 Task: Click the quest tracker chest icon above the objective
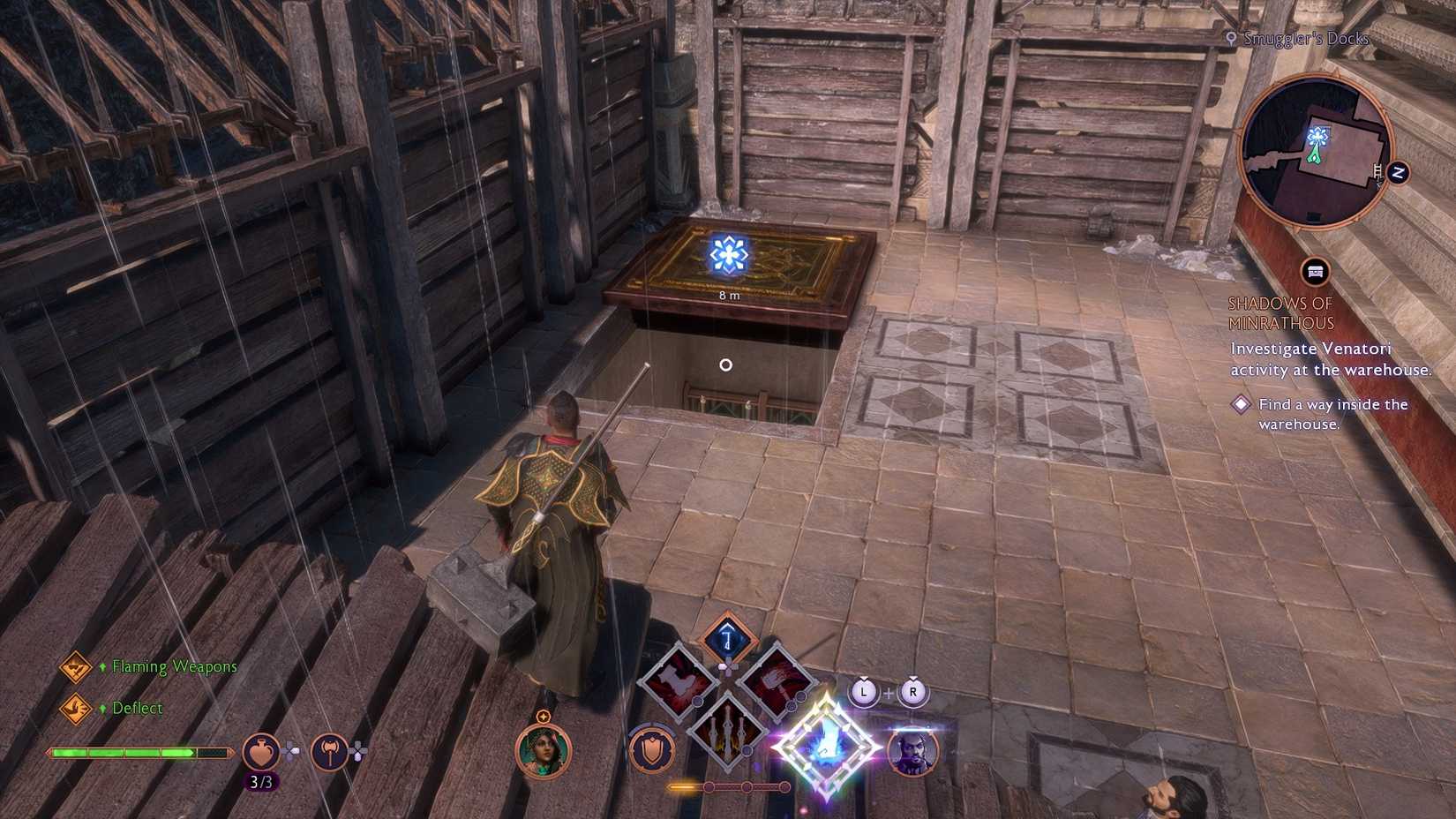(x=1316, y=272)
